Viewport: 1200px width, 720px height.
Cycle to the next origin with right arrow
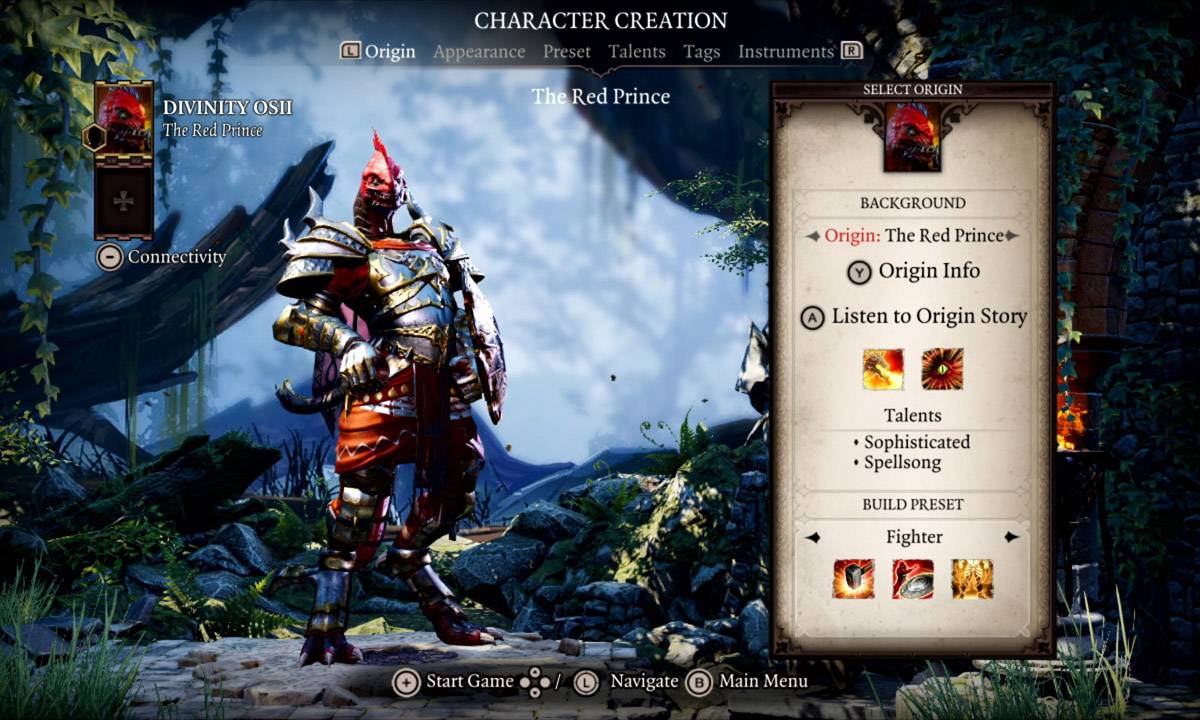1012,236
